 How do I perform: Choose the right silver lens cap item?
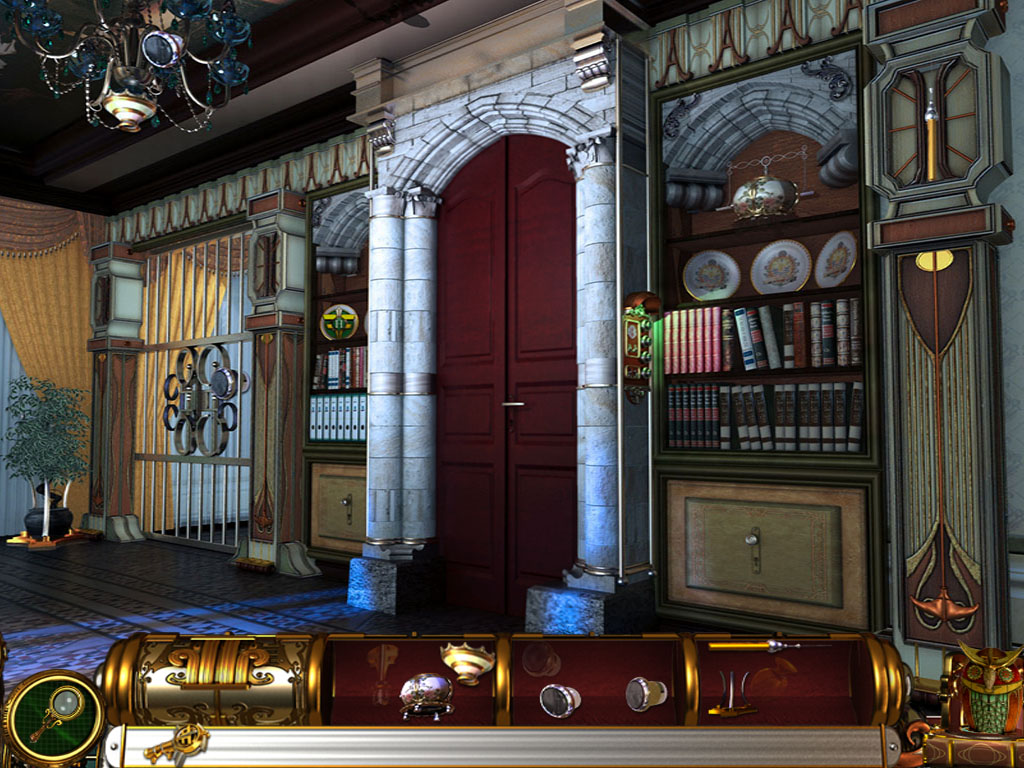pyautogui.click(x=646, y=693)
